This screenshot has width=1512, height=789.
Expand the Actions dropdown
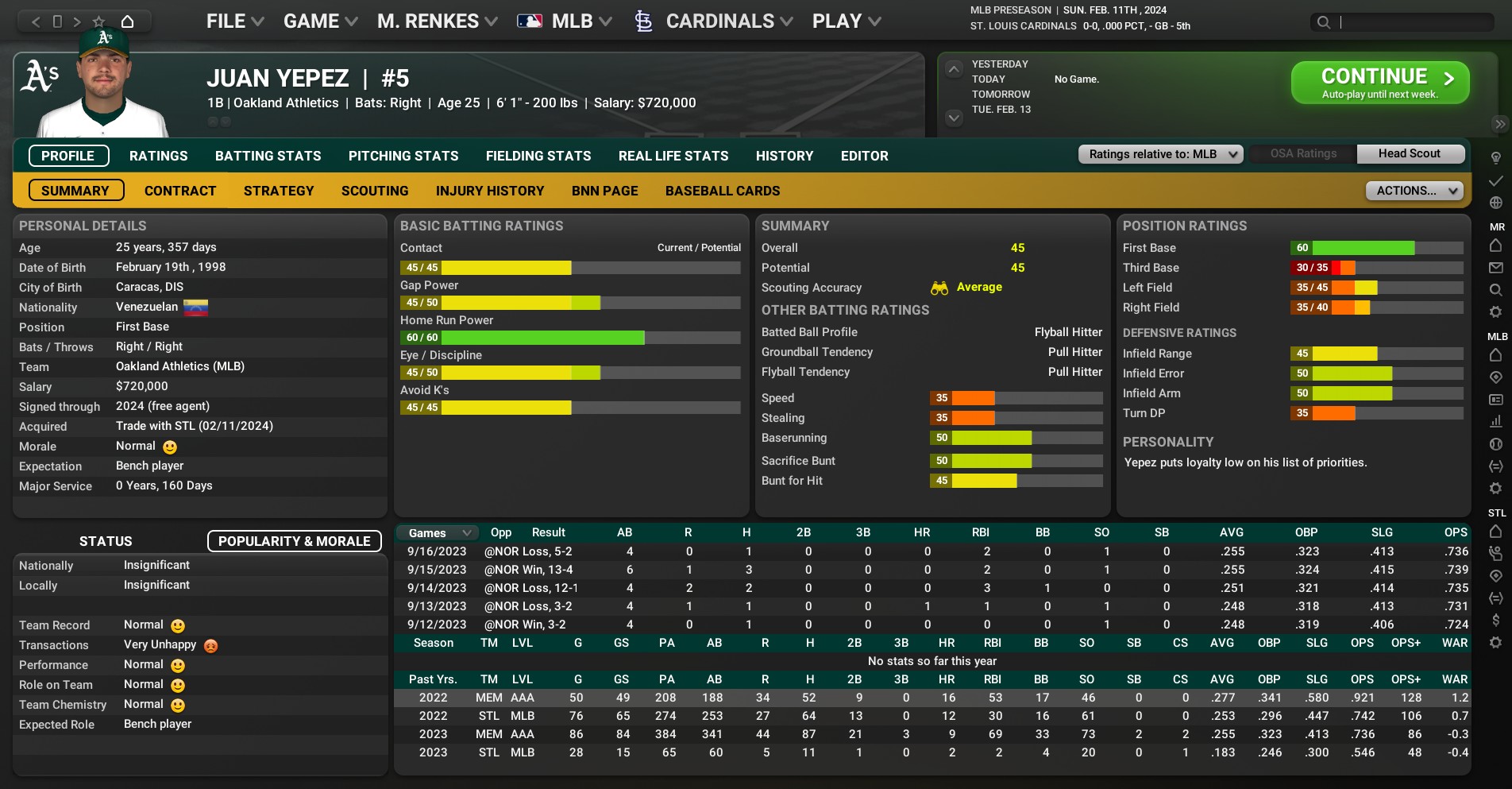point(1414,191)
